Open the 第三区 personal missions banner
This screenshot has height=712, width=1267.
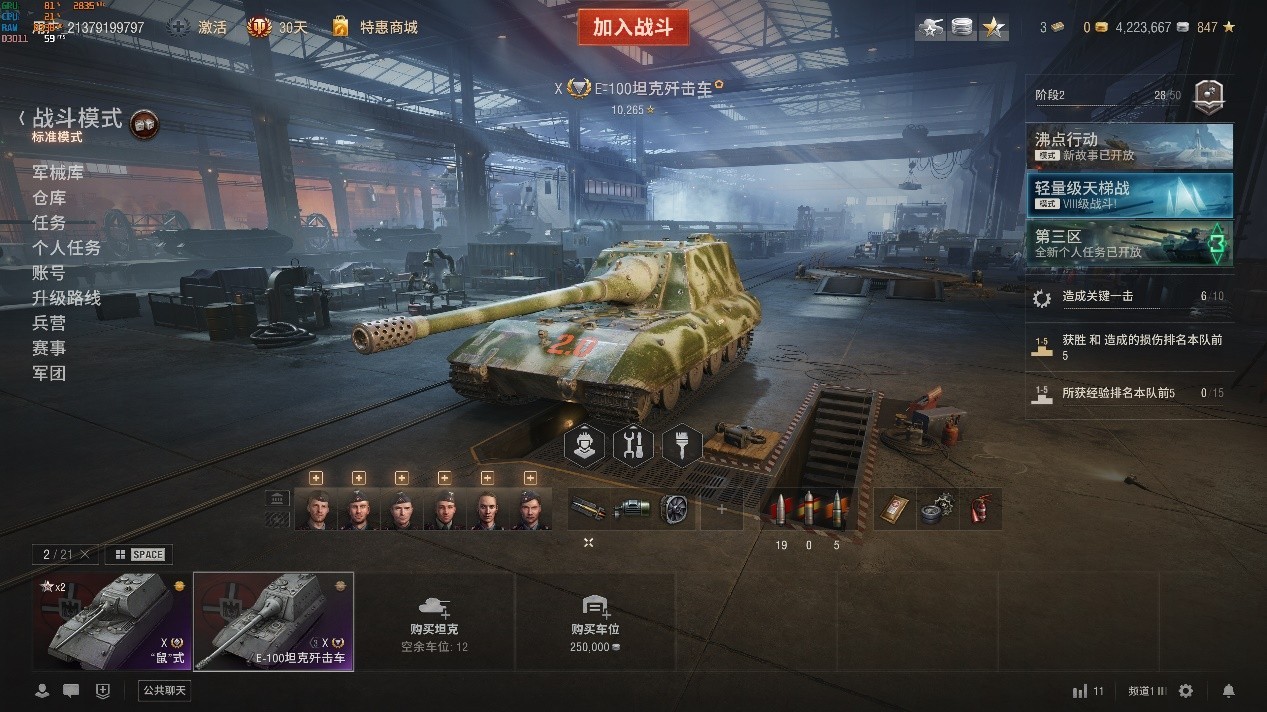(x=1129, y=243)
